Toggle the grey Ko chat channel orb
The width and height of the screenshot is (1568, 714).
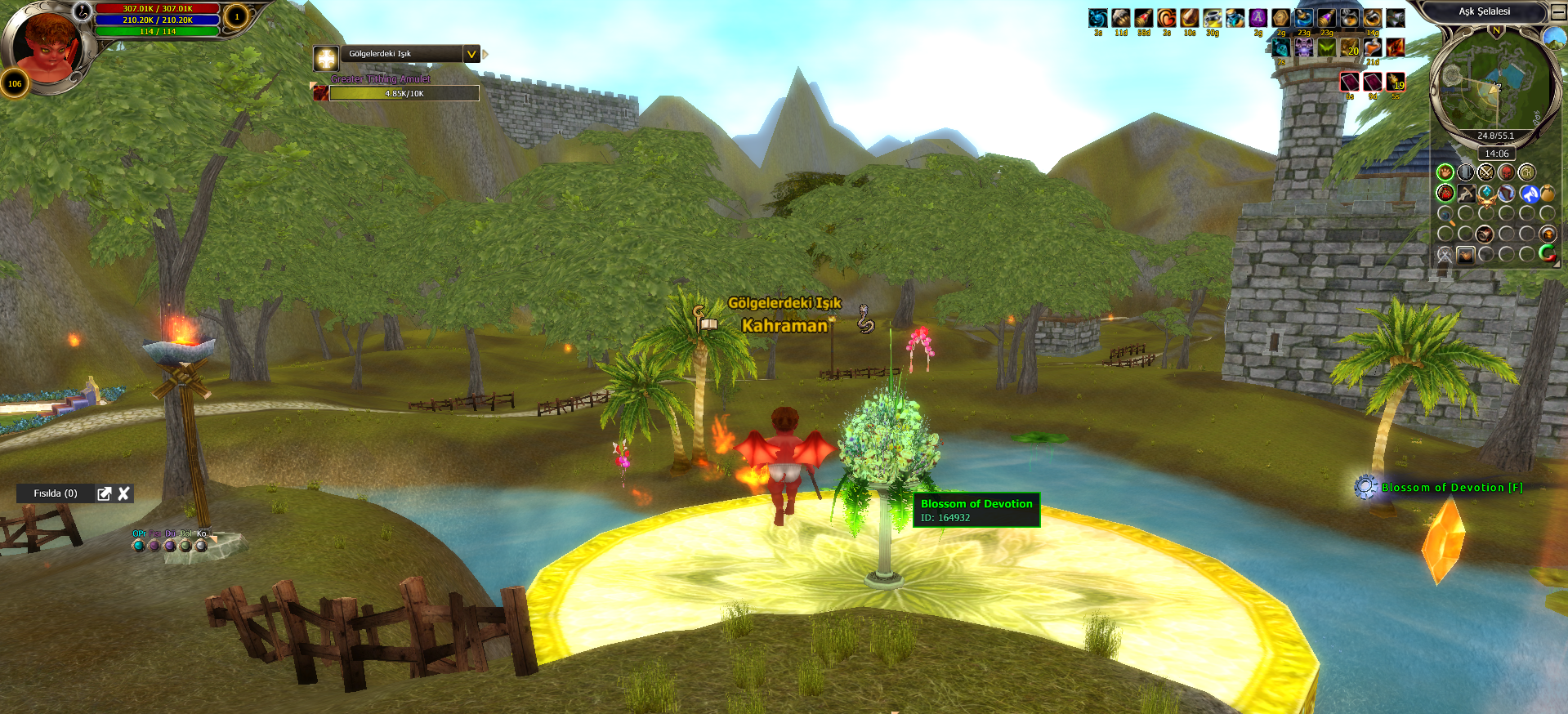click(201, 545)
